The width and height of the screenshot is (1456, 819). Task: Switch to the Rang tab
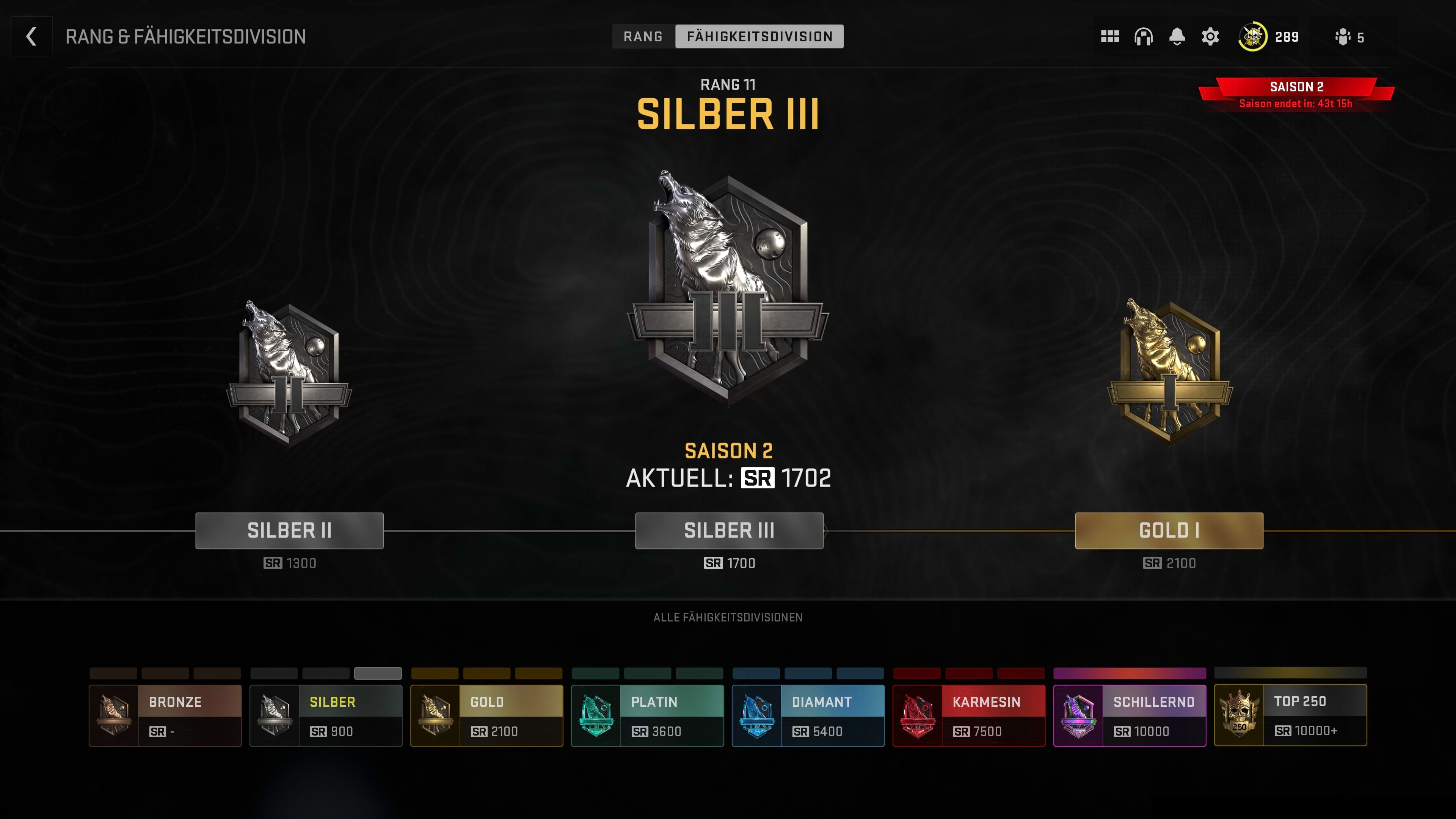tap(643, 37)
